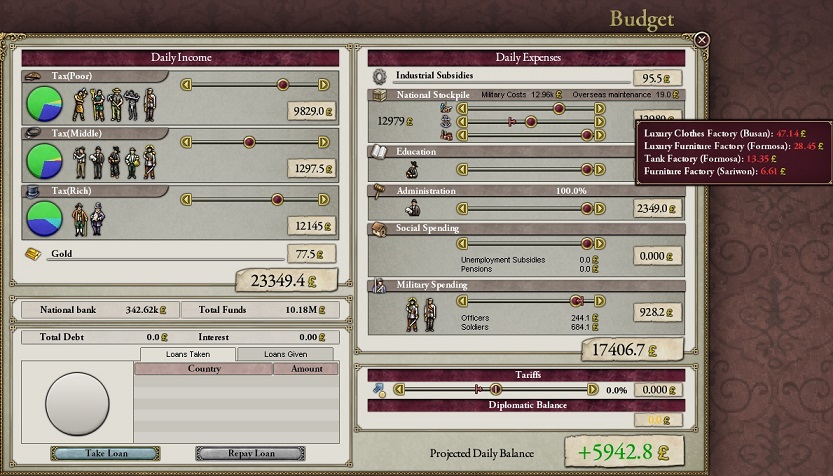
Task: Take a loan
Action: tap(105, 453)
